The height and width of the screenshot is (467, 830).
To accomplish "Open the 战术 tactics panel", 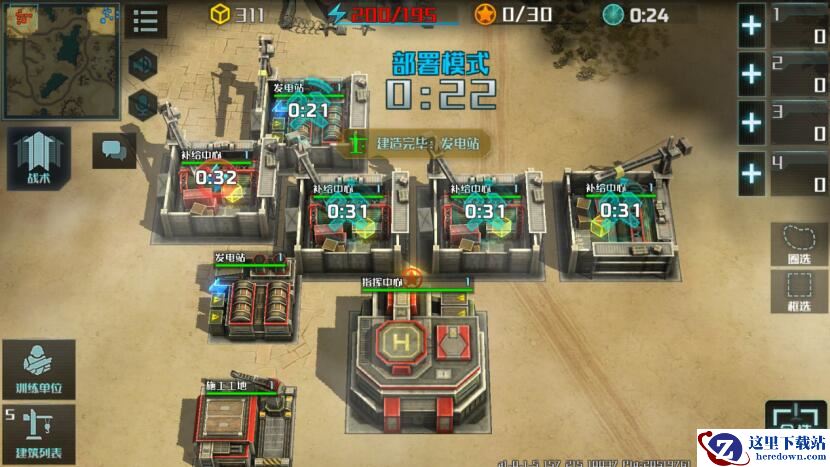I will pos(37,160).
